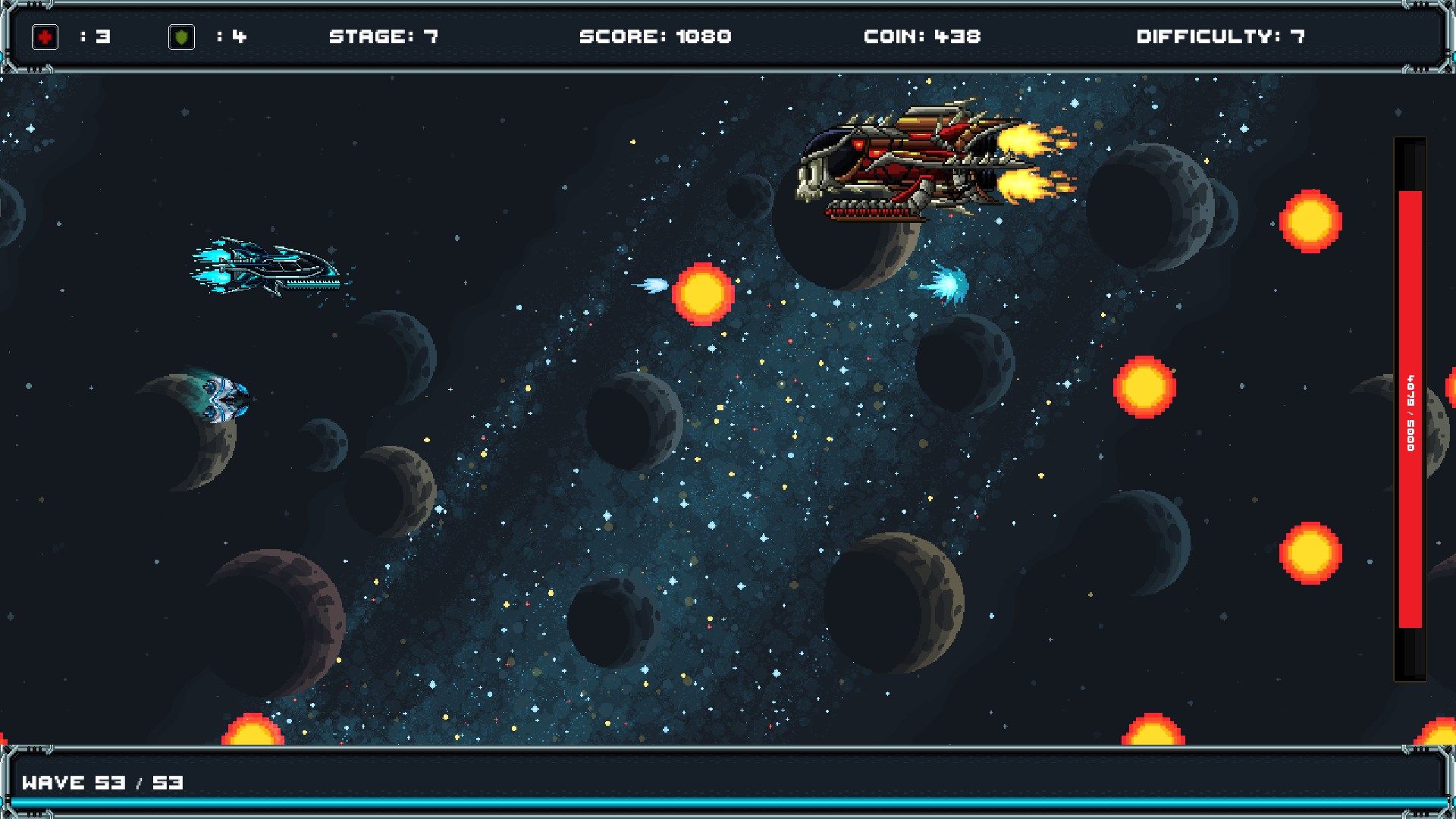Click the red health cross icon
This screenshot has height=819, width=1456.
coord(45,35)
